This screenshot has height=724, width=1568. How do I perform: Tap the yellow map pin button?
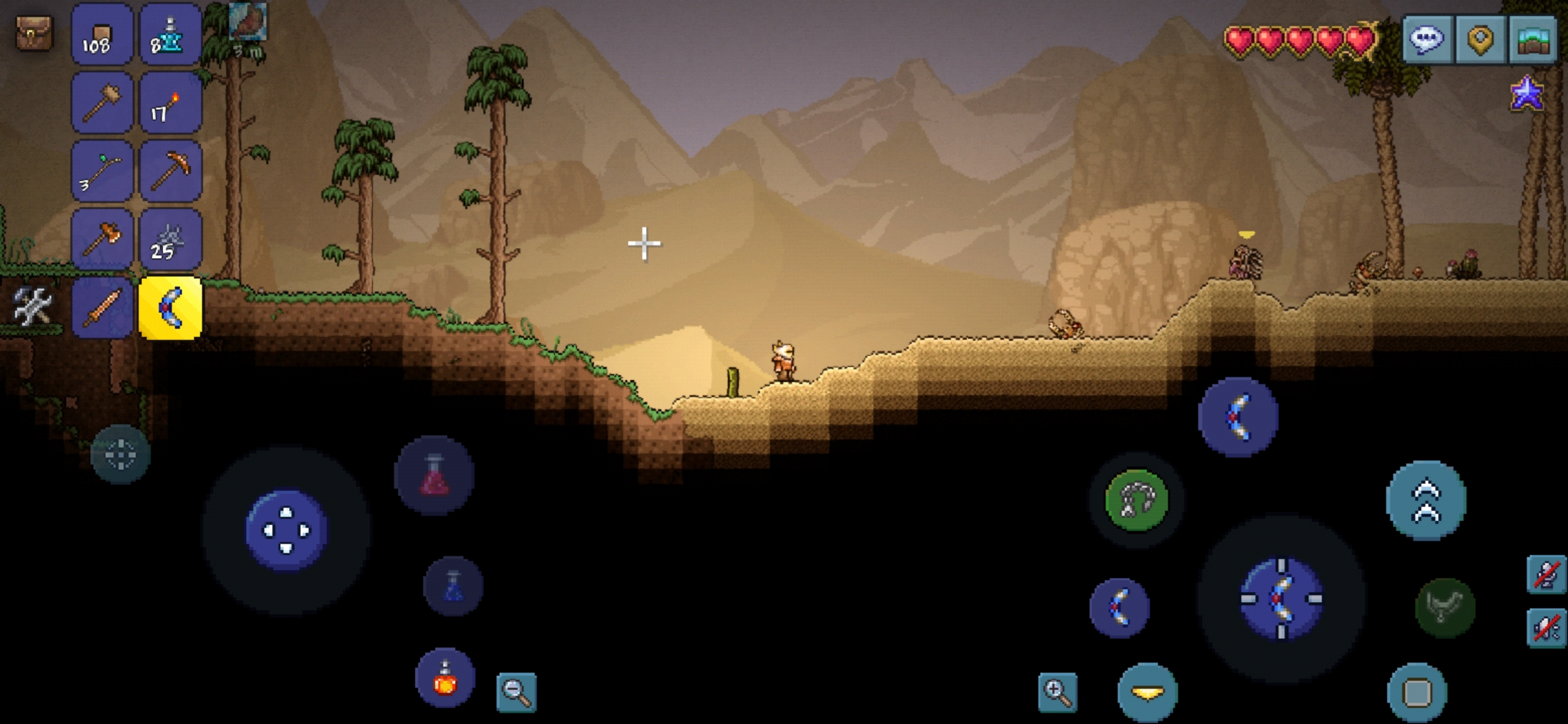[1480, 39]
